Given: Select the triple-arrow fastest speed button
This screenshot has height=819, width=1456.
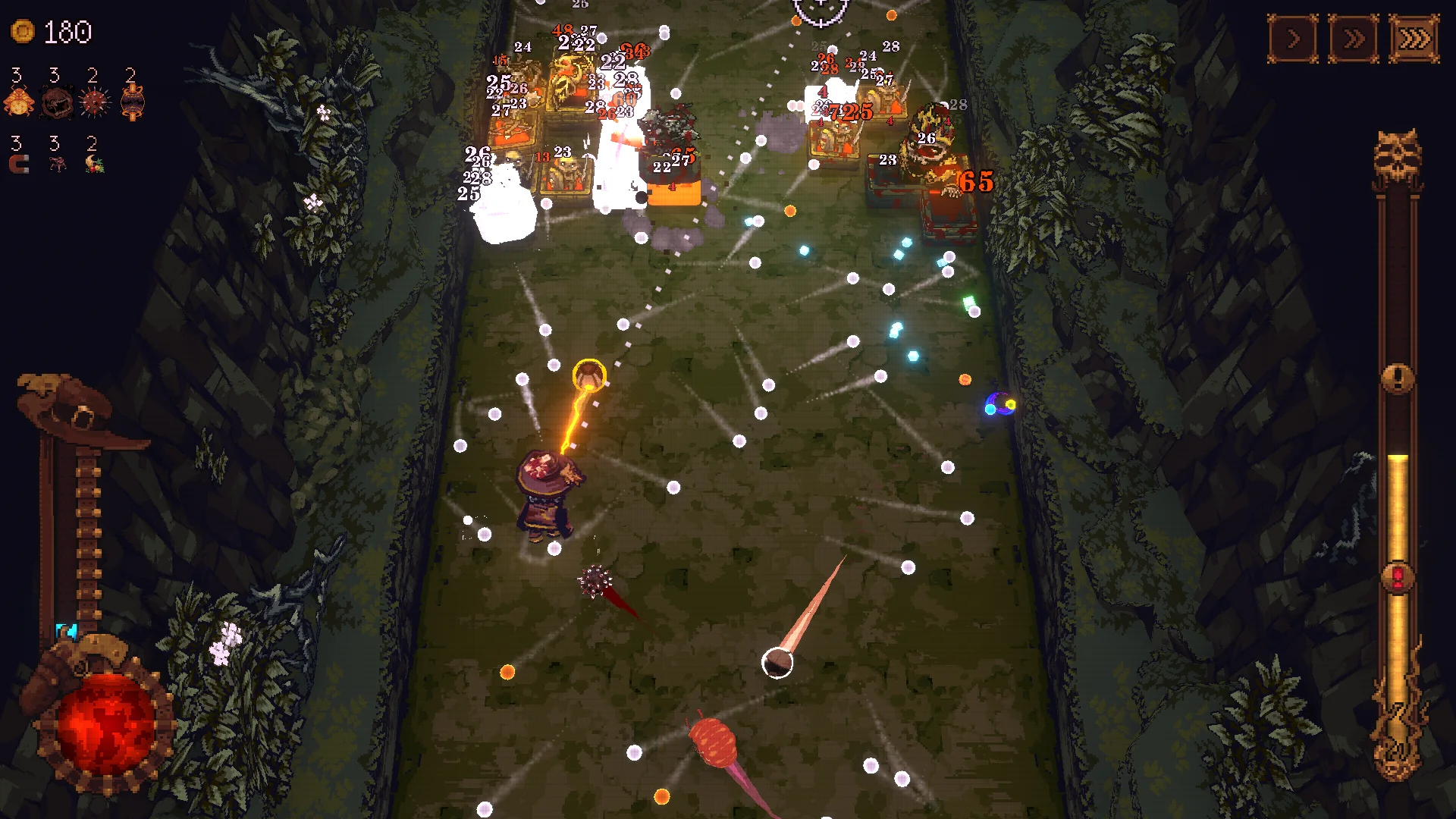Looking at the screenshot, I should 1414,38.
